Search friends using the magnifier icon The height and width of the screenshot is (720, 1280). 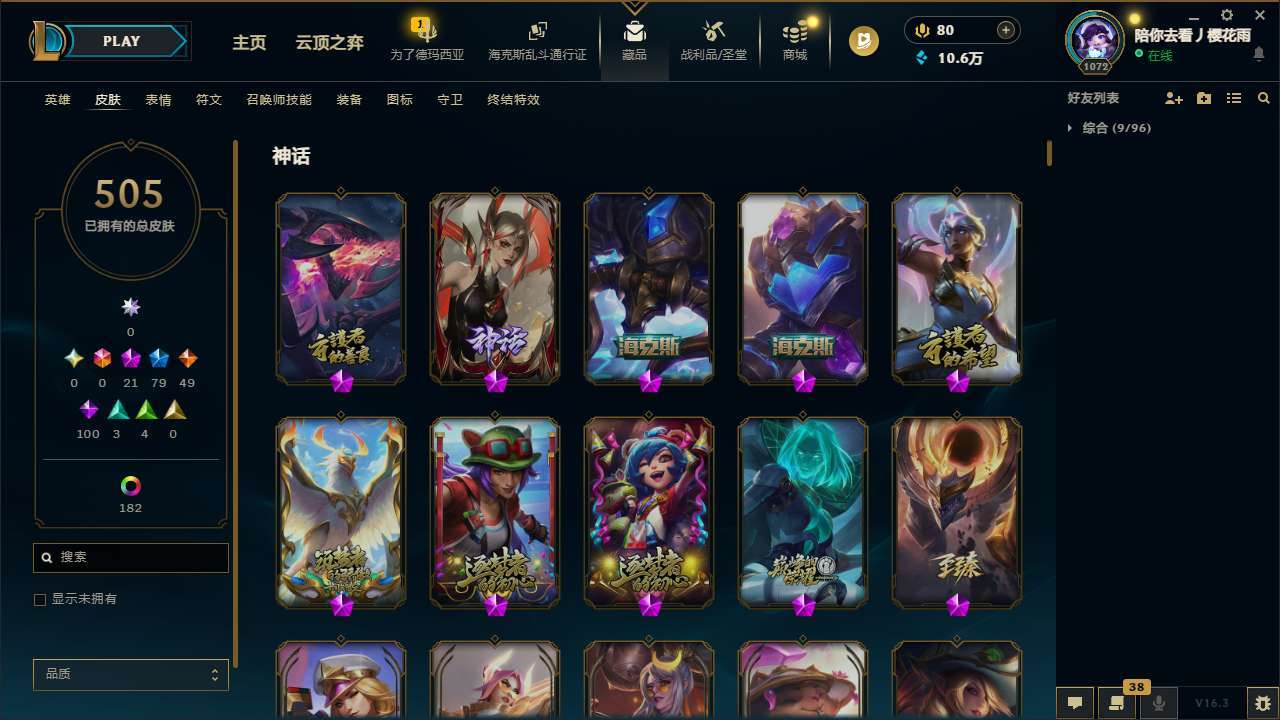point(1264,98)
